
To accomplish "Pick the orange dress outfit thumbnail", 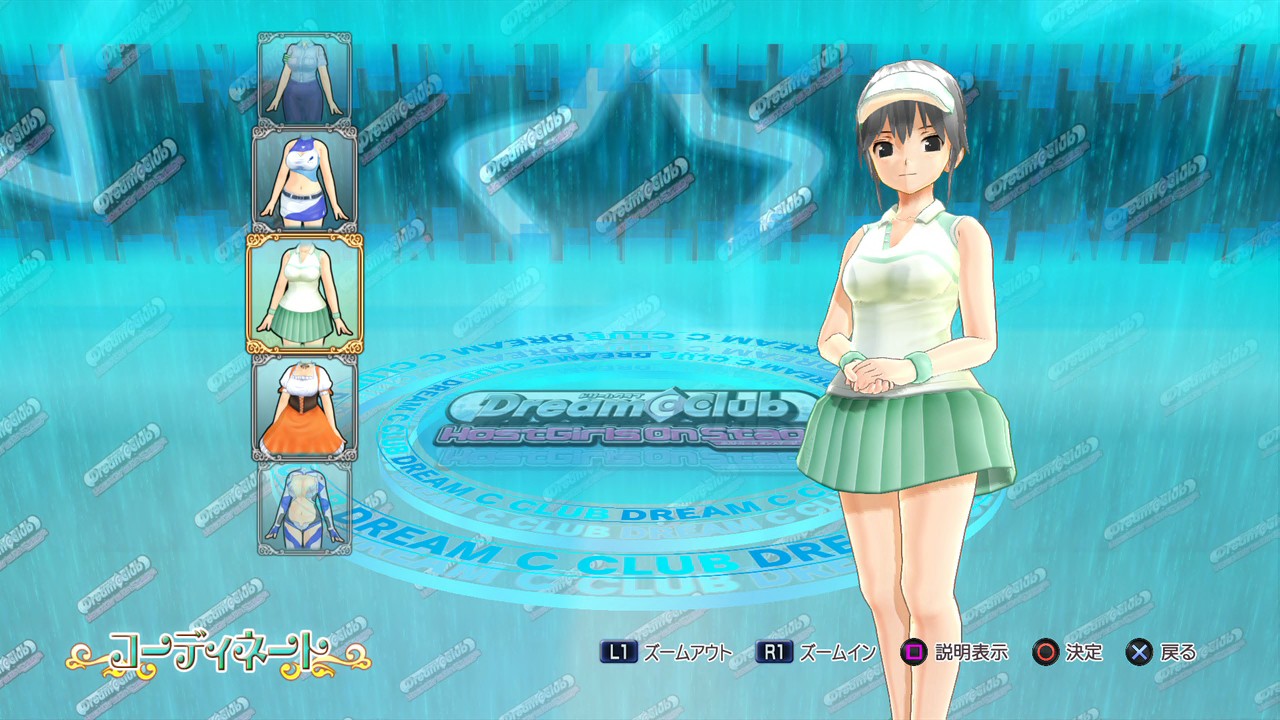I will [x=305, y=405].
